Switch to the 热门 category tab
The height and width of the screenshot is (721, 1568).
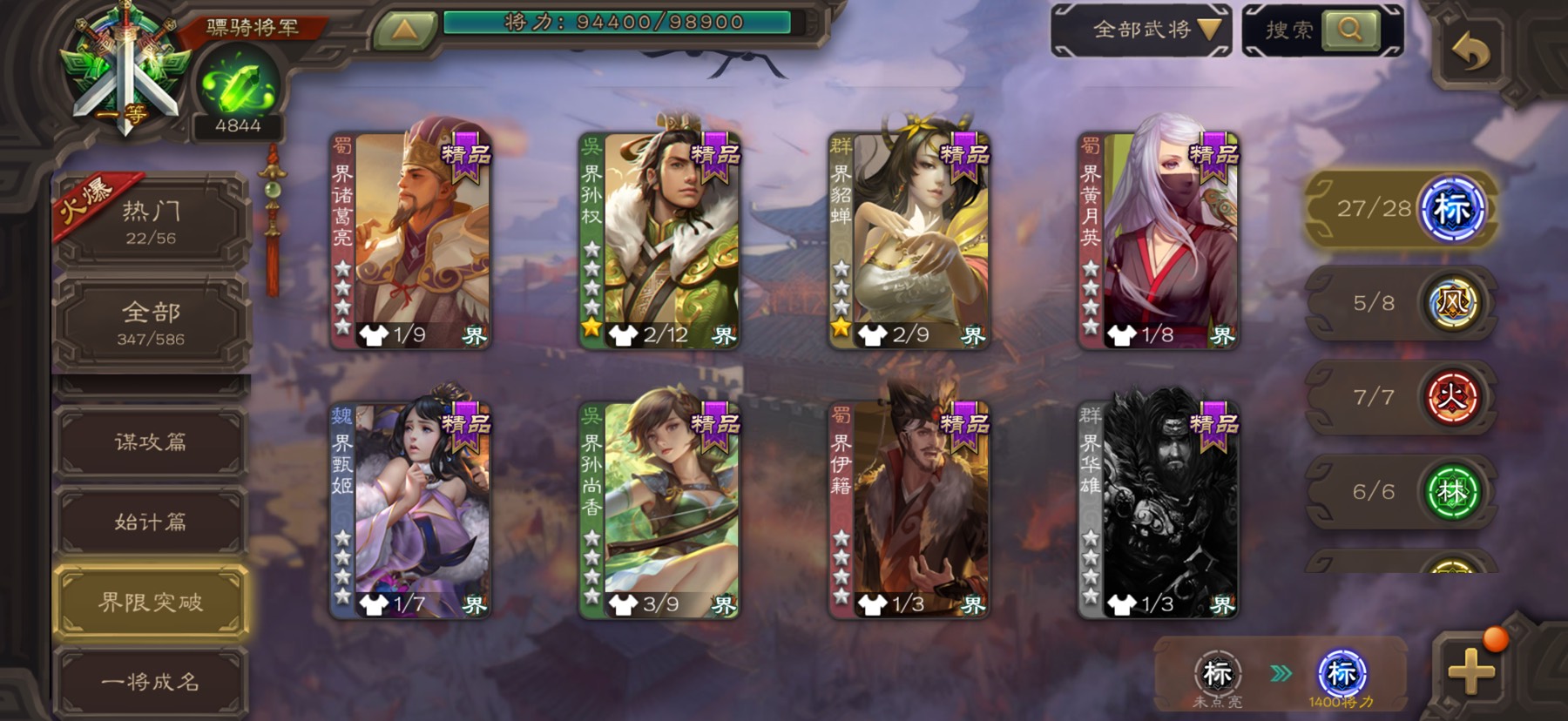point(151,221)
